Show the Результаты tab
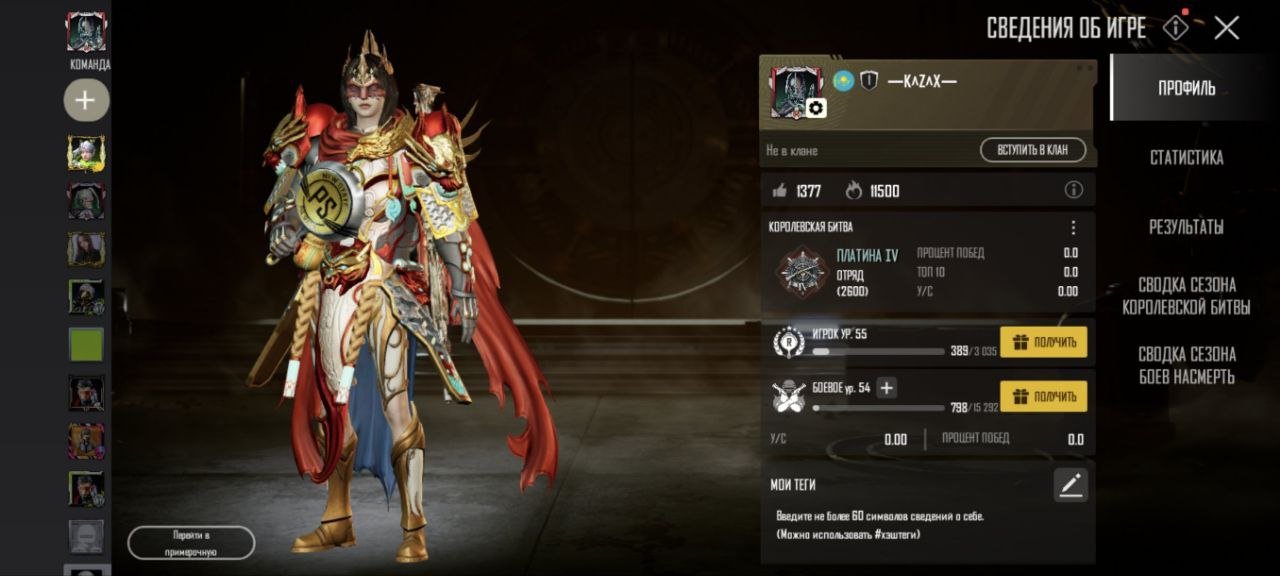1280x576 pixels. pos(1186,227)
